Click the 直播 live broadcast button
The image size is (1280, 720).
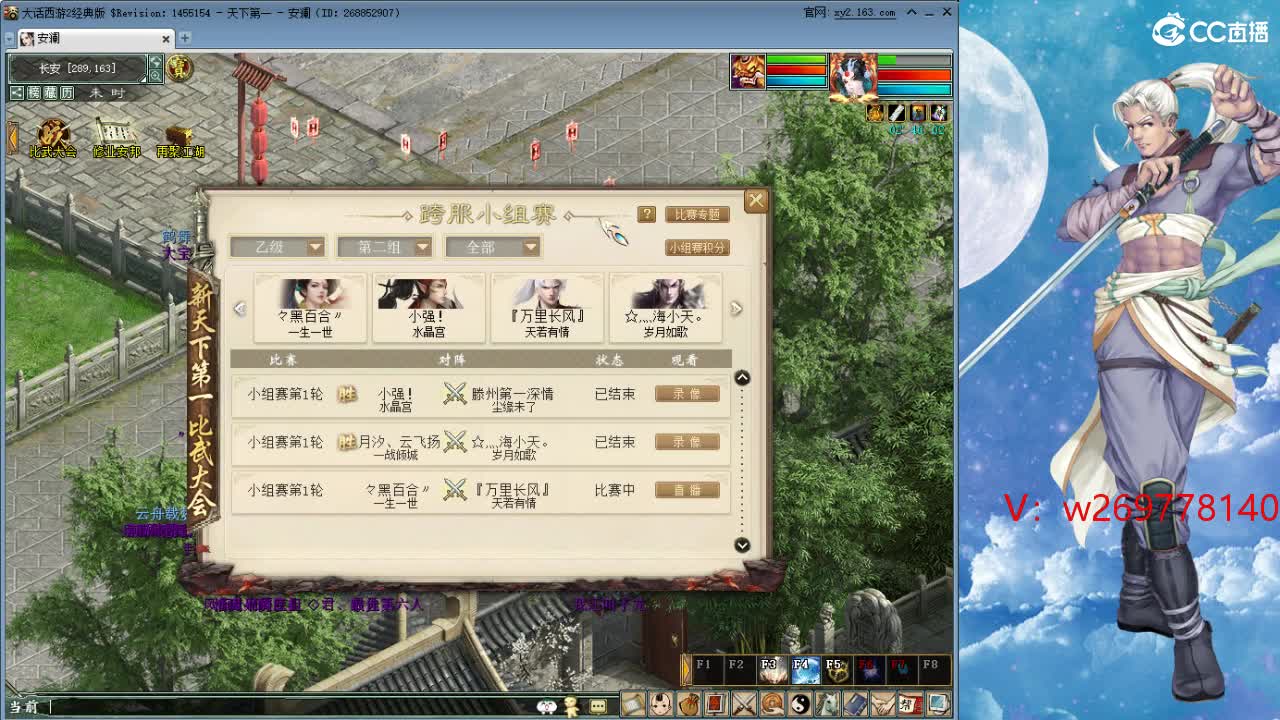(x=687, y=491)
